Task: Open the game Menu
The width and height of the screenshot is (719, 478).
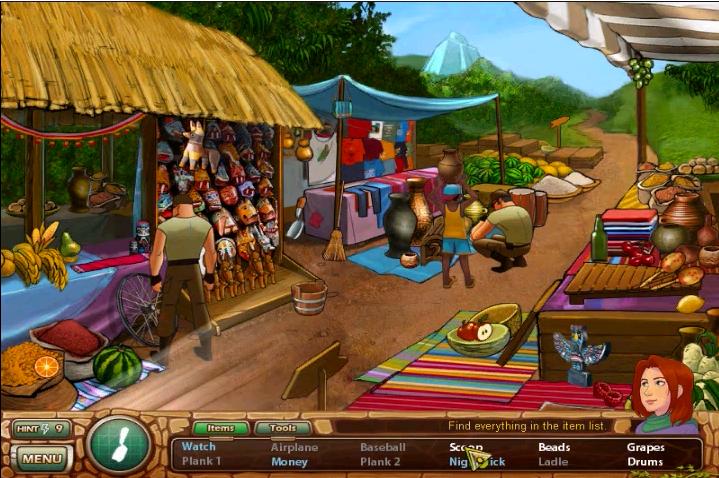Action: pos(41,459)
